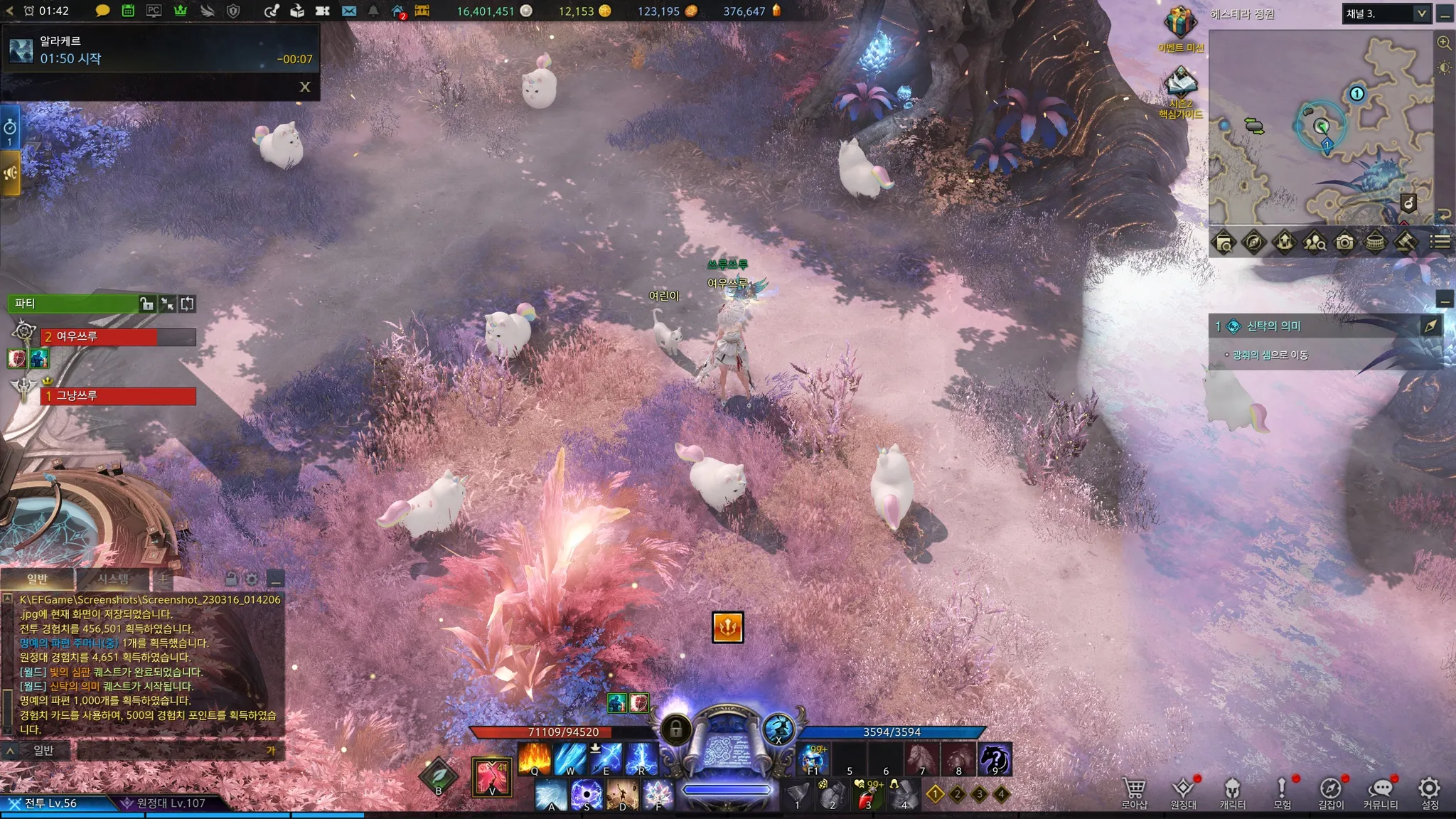Open the 길잡이 guide menu

pos(1331,792)
